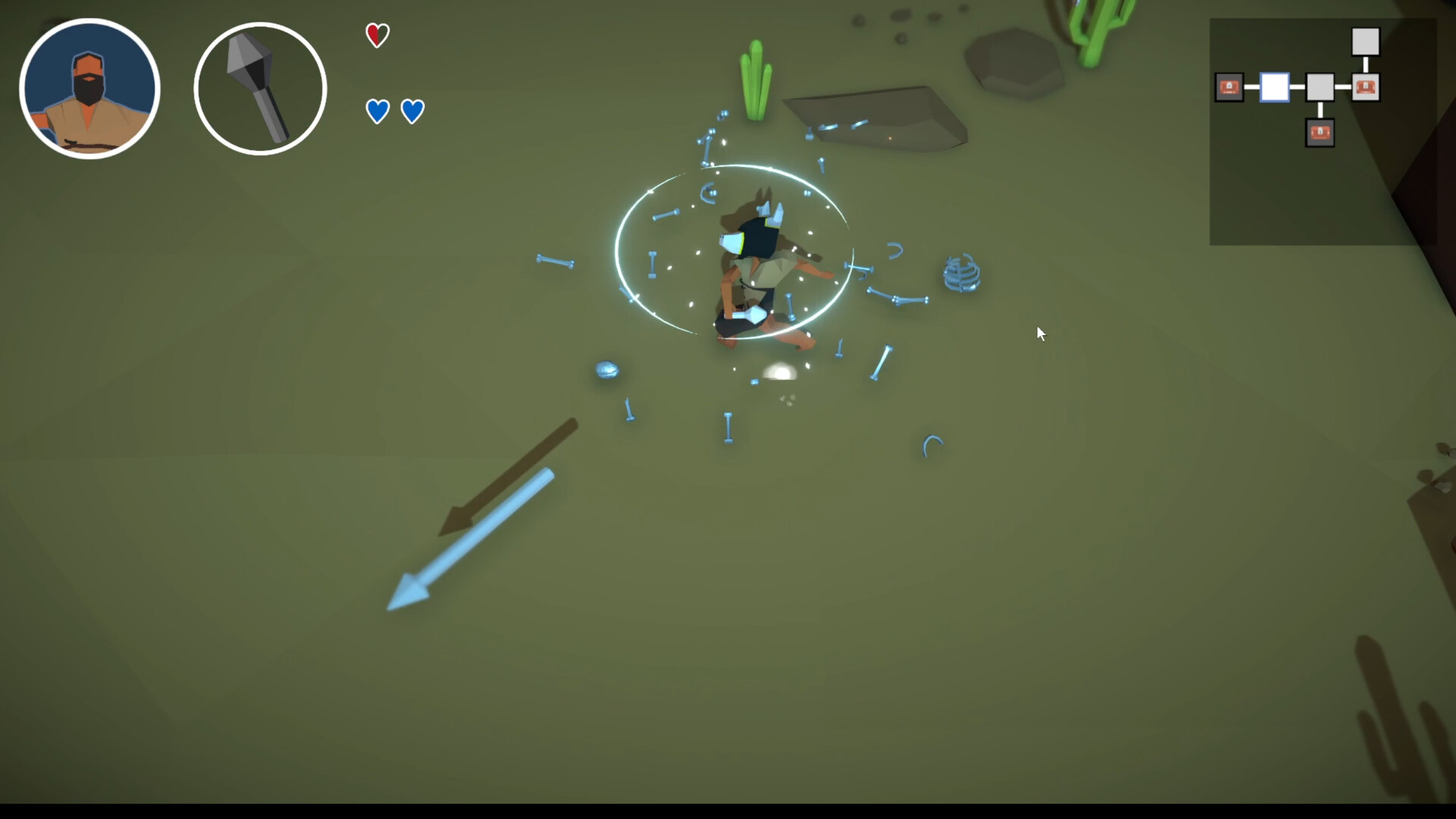Viewport: 1456px width, 819px height.
Task: Click the bottom chest room icon on minimap
Action: (1320, 133)
